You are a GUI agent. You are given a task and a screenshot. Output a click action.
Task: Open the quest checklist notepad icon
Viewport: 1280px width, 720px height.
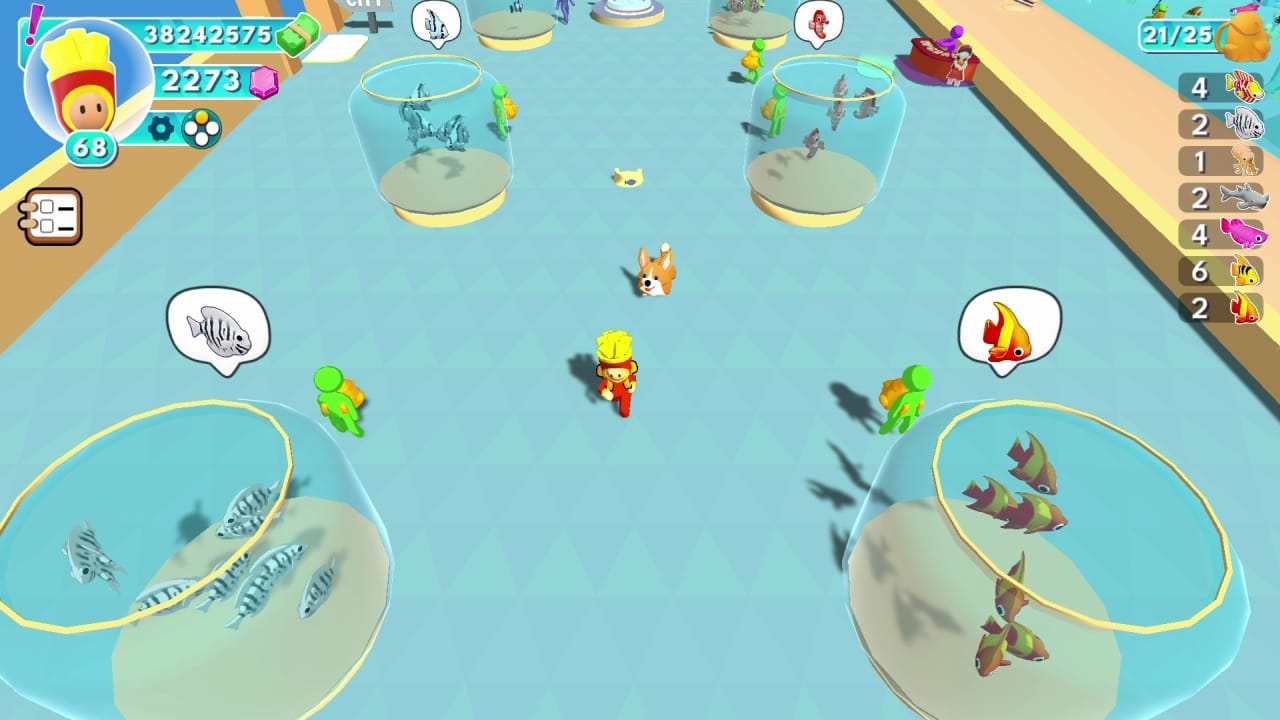coord(52,216)
